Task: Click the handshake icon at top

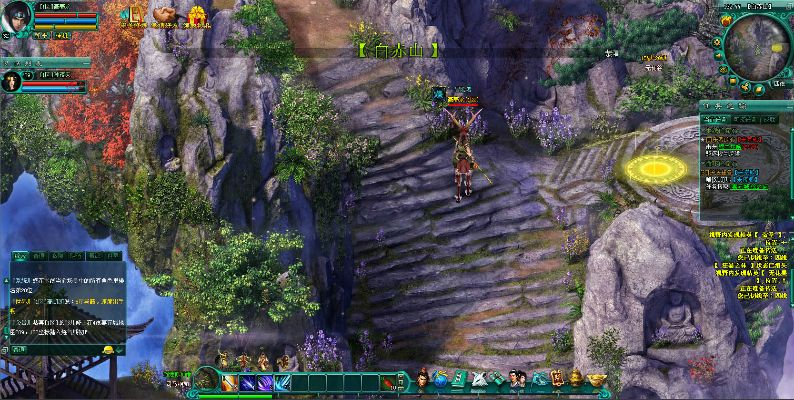Action: point(163,14)
